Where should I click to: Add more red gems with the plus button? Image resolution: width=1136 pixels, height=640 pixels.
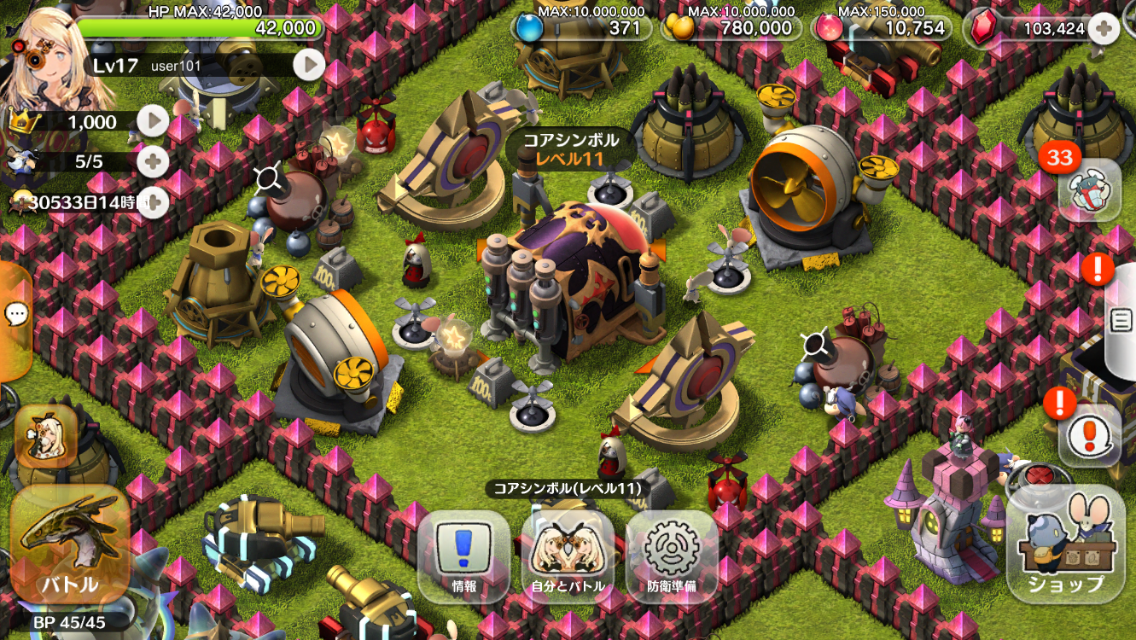pos(1104,28)
